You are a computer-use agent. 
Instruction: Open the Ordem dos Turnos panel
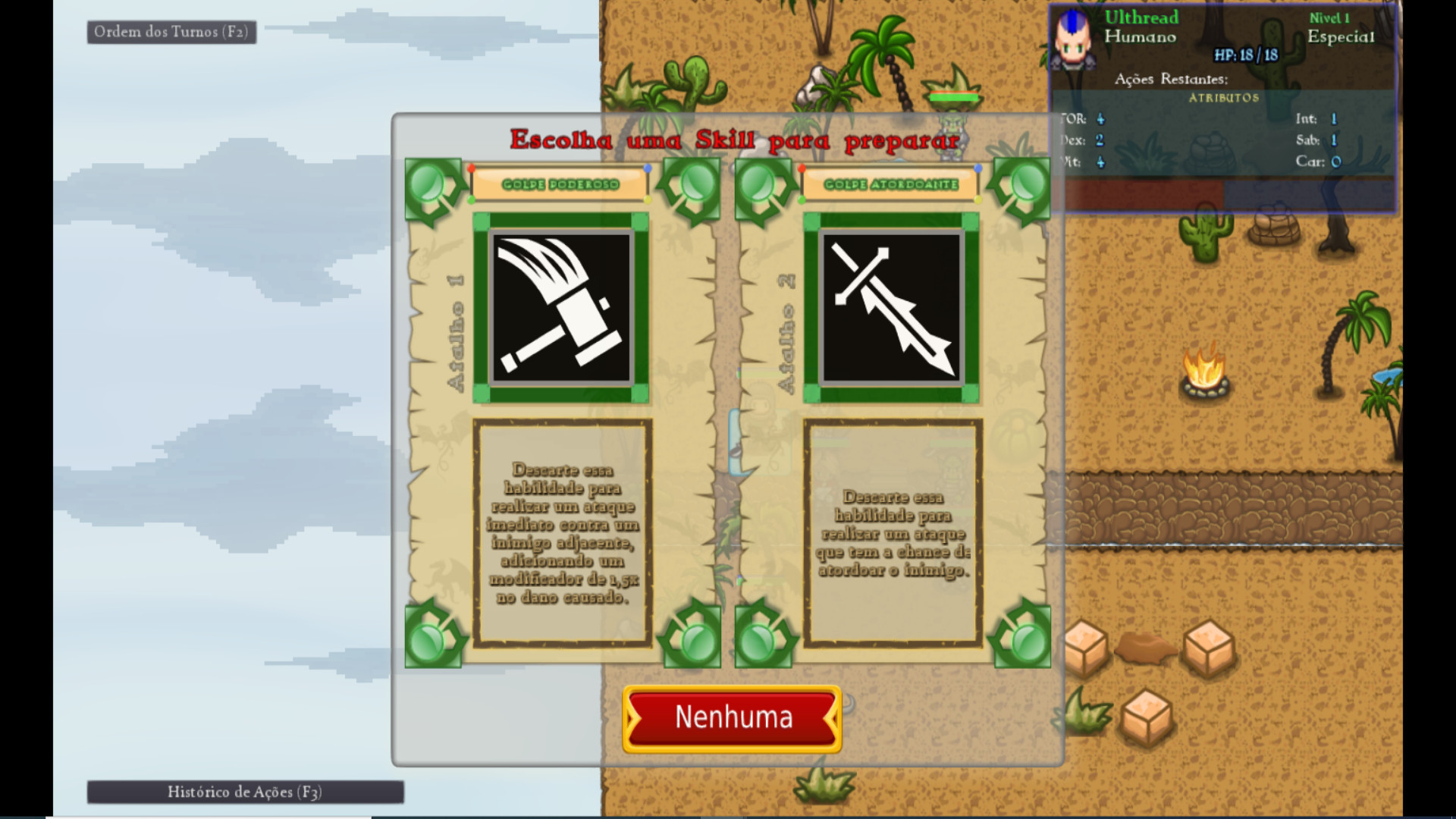[x=171, y=32]
